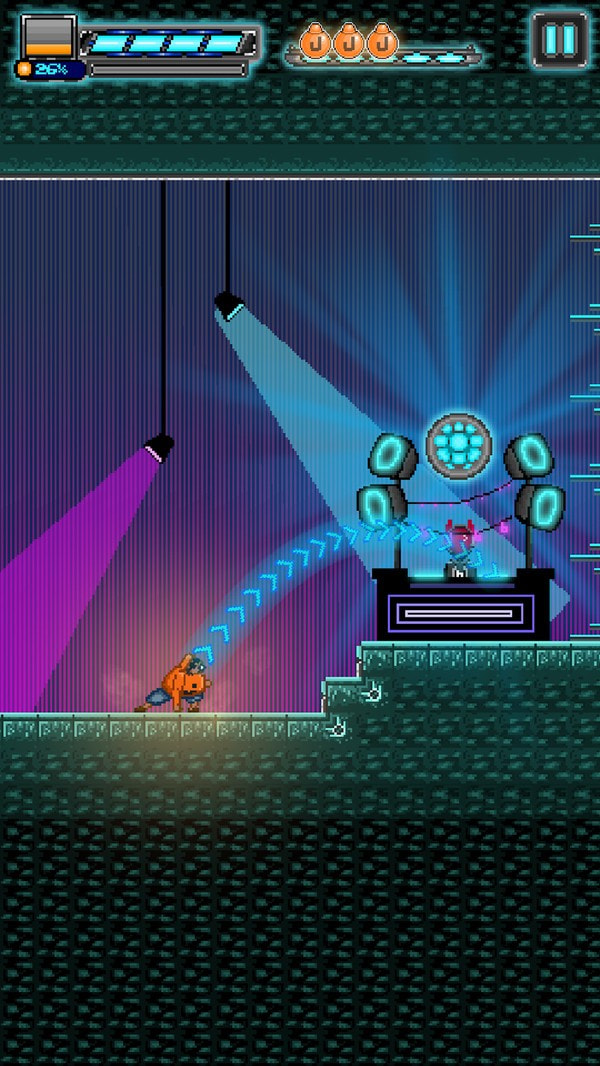Pause the game with the pause button
This screenshot has height=1066, width=600.
point(559,40)
